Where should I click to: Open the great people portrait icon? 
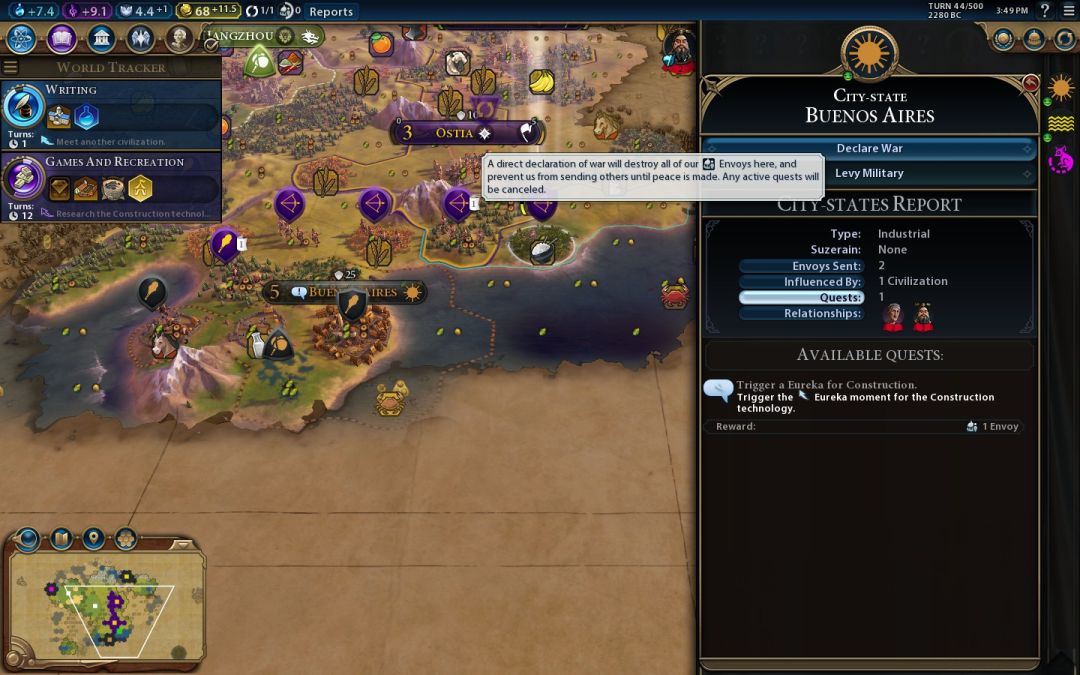(179, 39)
